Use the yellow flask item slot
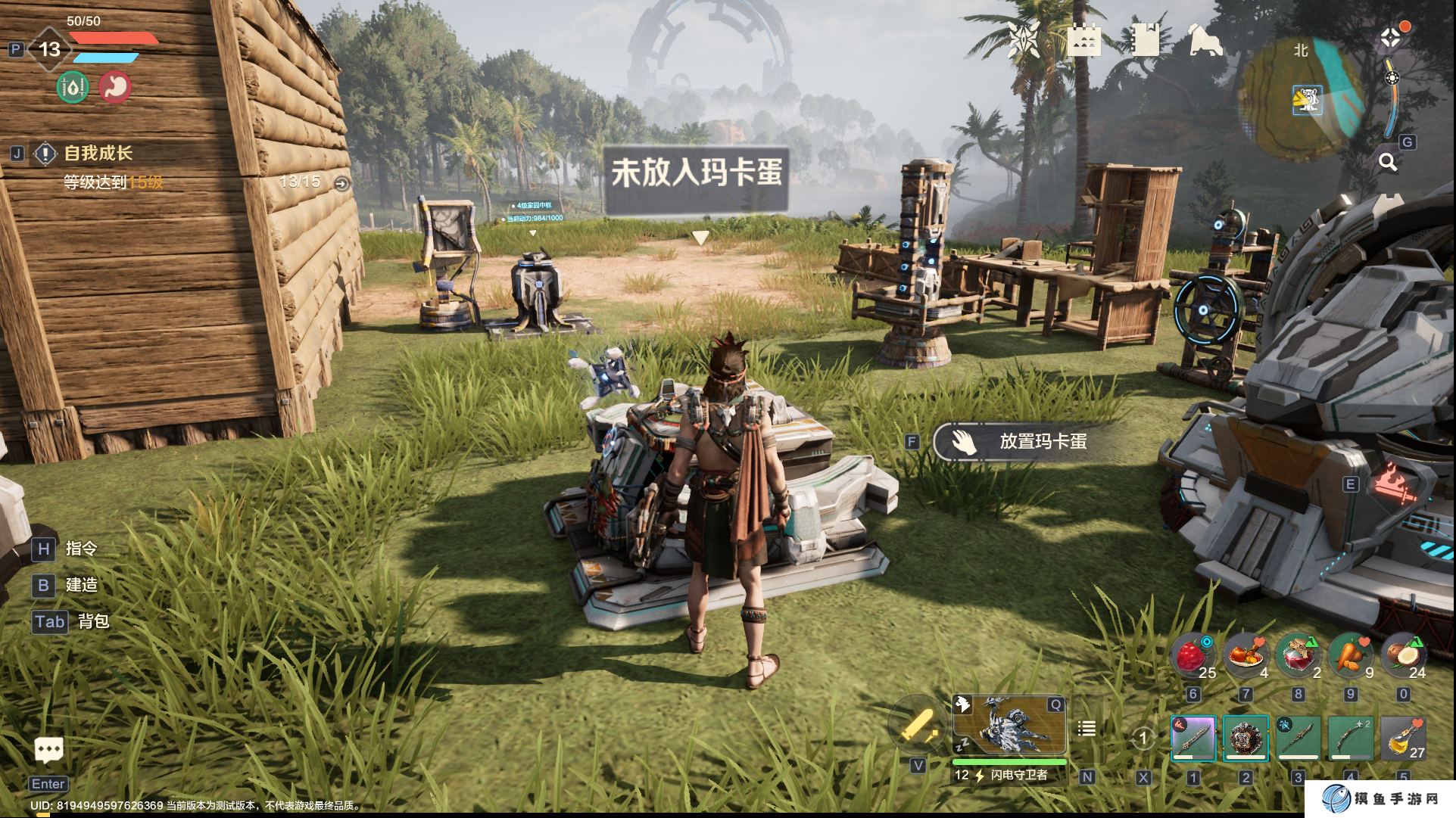 click(1403, 738)
